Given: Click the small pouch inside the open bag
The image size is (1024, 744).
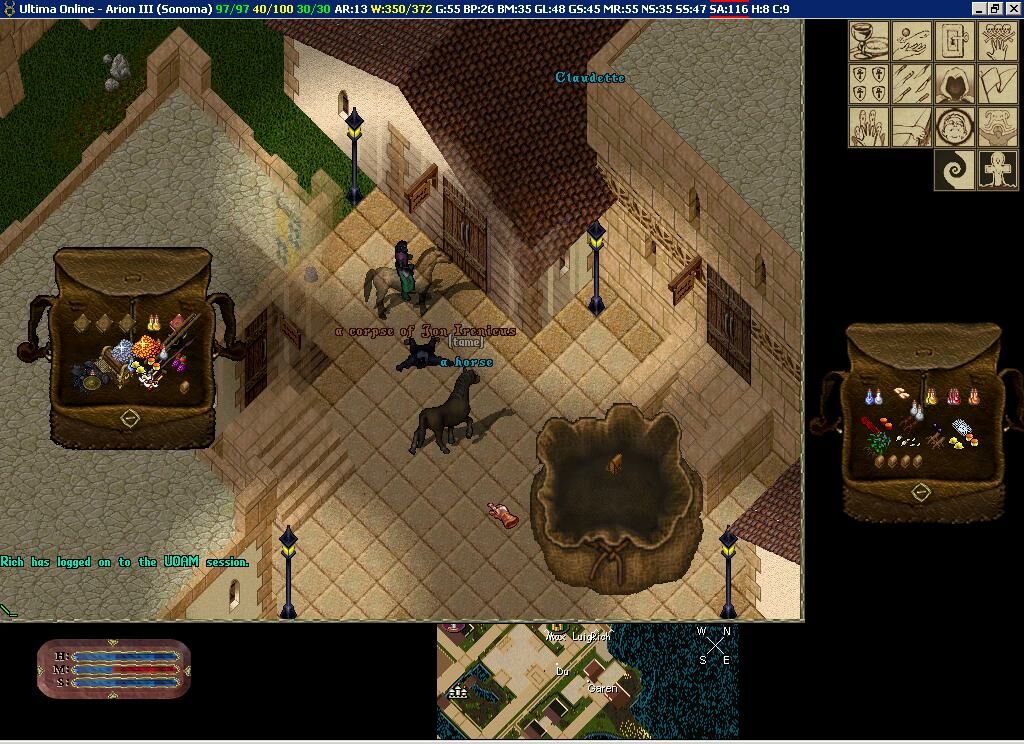Looking at the screenshot, I should pyautogui.click(x=616, y=462).
